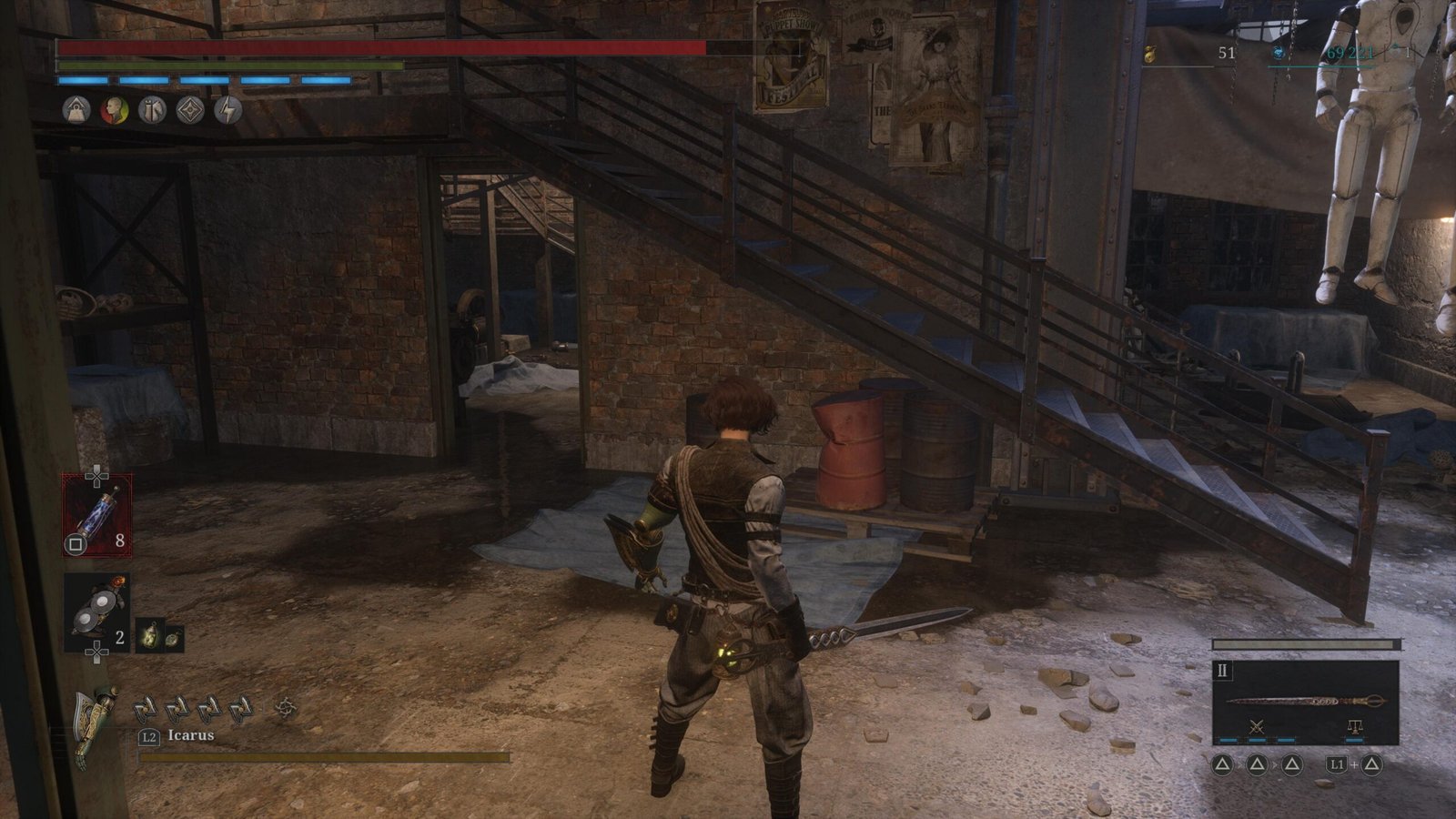Click the woman's head status icon
Screen dimensions: 1456x819
(x=114, y=111)
